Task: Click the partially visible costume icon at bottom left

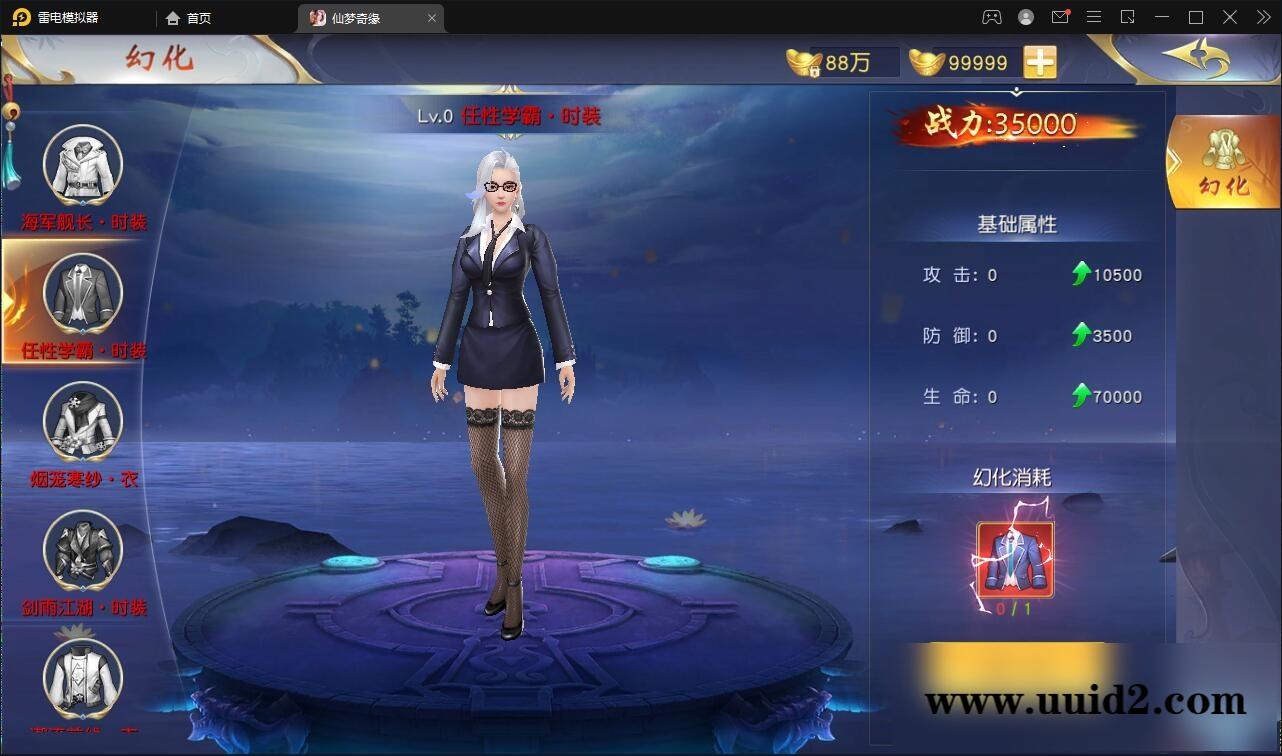Action: coord(80,680)
